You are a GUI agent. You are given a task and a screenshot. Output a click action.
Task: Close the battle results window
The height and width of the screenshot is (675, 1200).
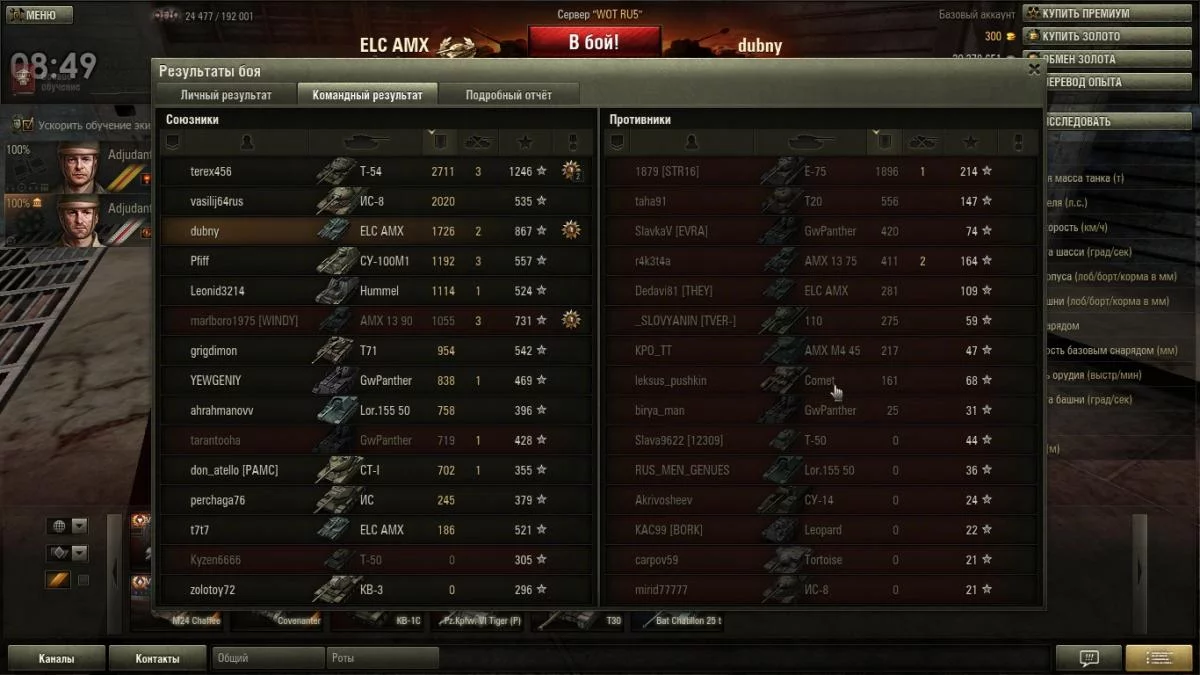click(1034, 69)
